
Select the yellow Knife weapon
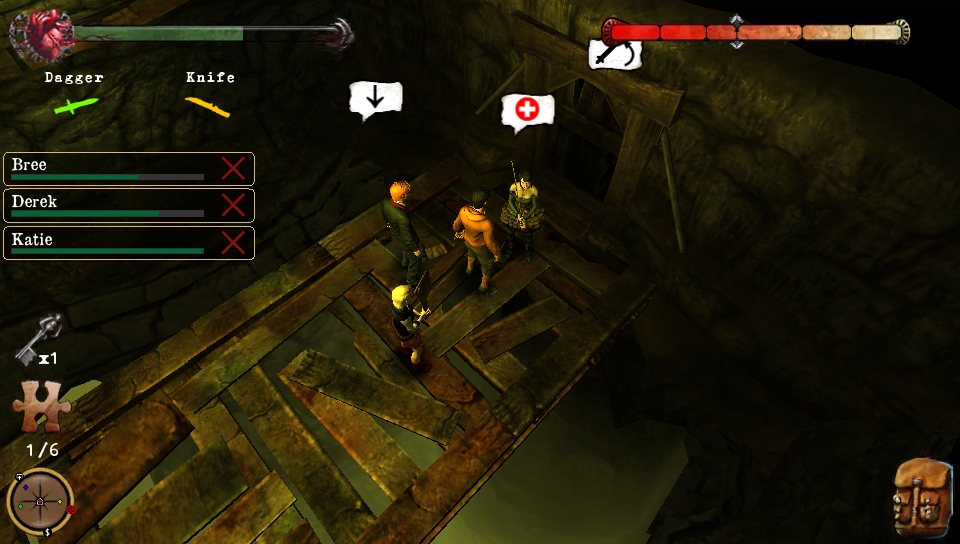pos(208,105)
